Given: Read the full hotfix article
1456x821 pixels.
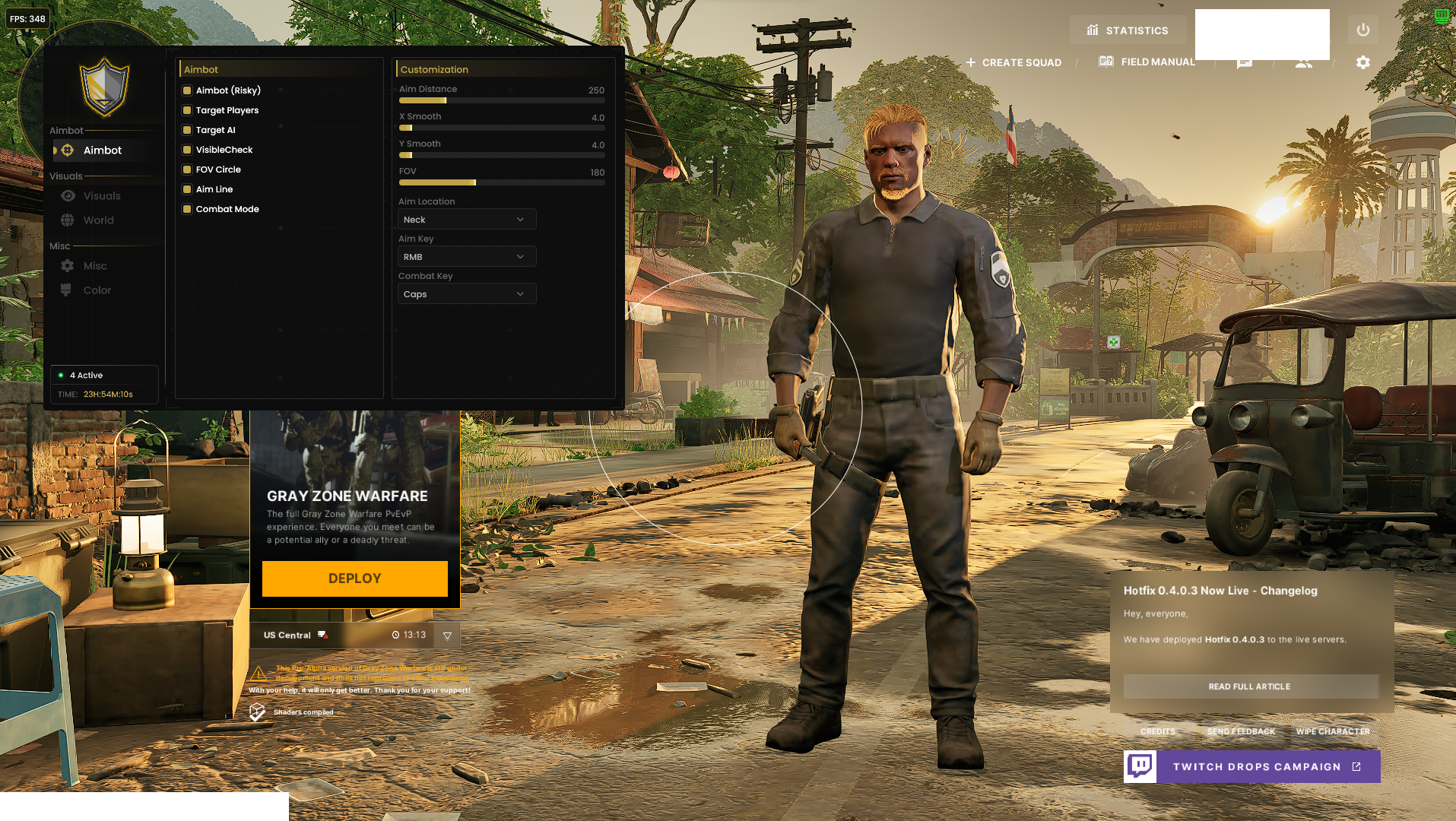Looking at the screenshot, I should [x=1250, y=686].
